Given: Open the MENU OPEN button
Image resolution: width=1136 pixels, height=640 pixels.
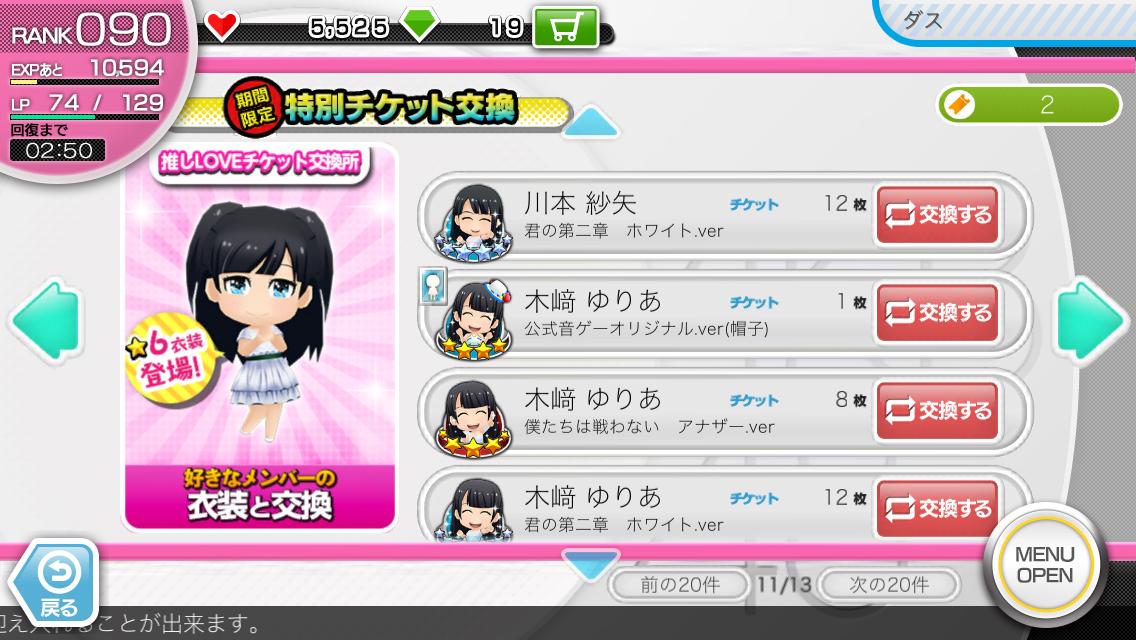Looking at the screenshot, I should (1044, 565).
